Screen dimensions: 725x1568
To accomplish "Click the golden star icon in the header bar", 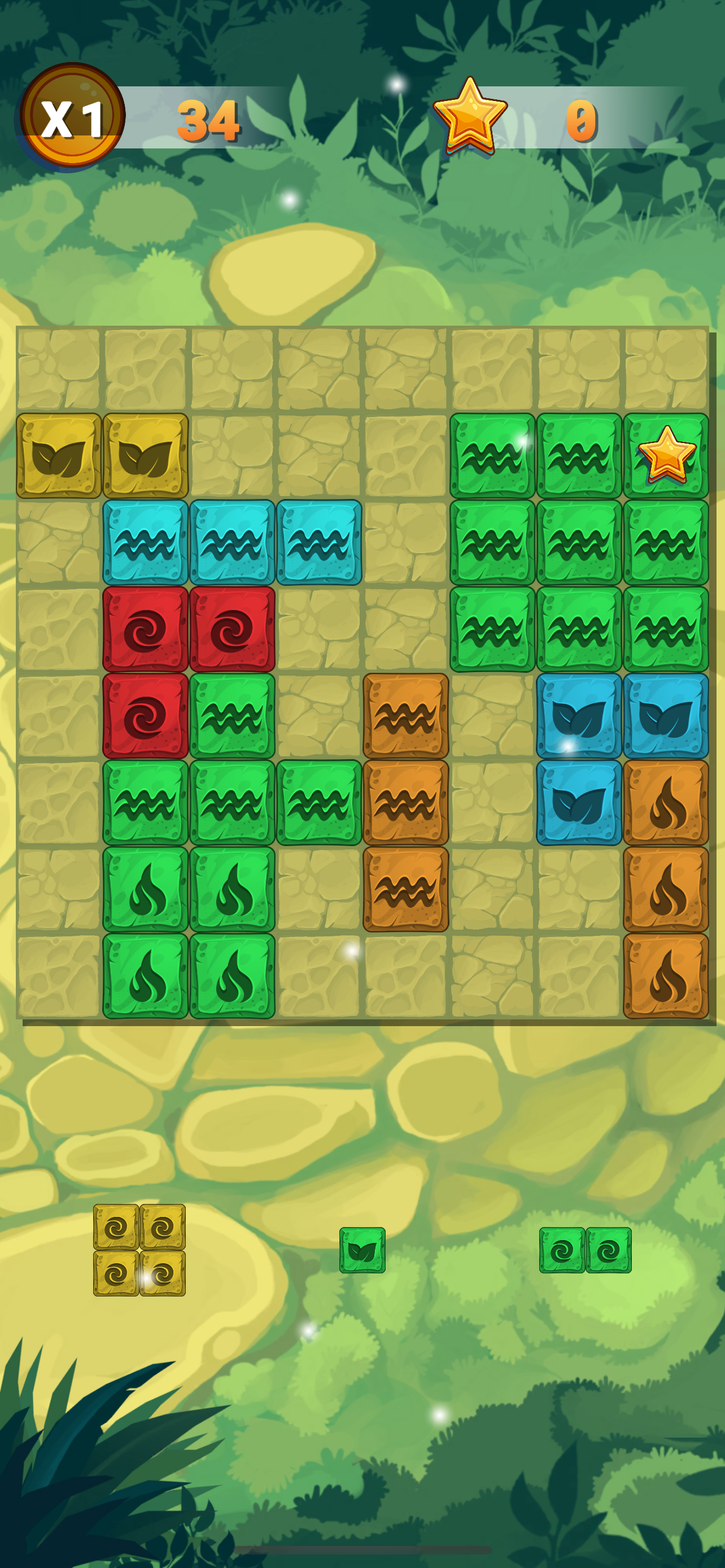I will pos(470,116).
